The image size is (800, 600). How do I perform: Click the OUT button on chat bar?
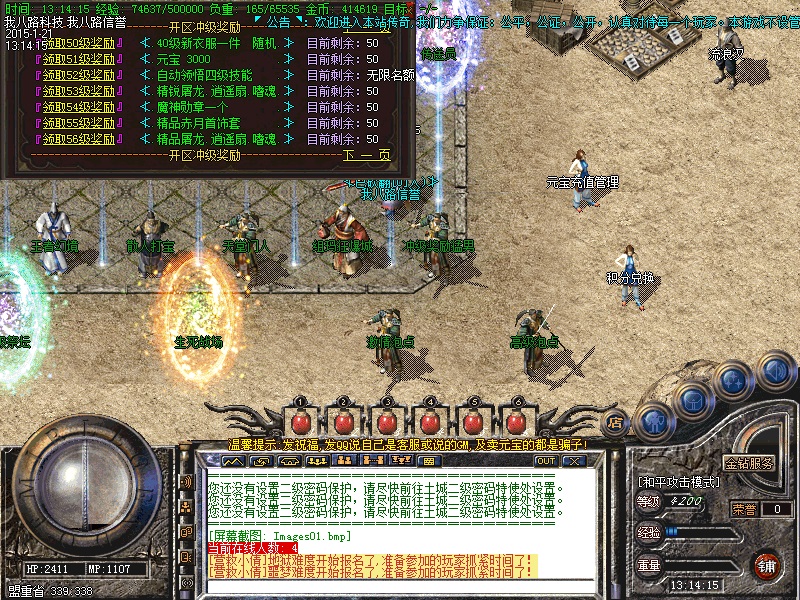pos(546,461)
